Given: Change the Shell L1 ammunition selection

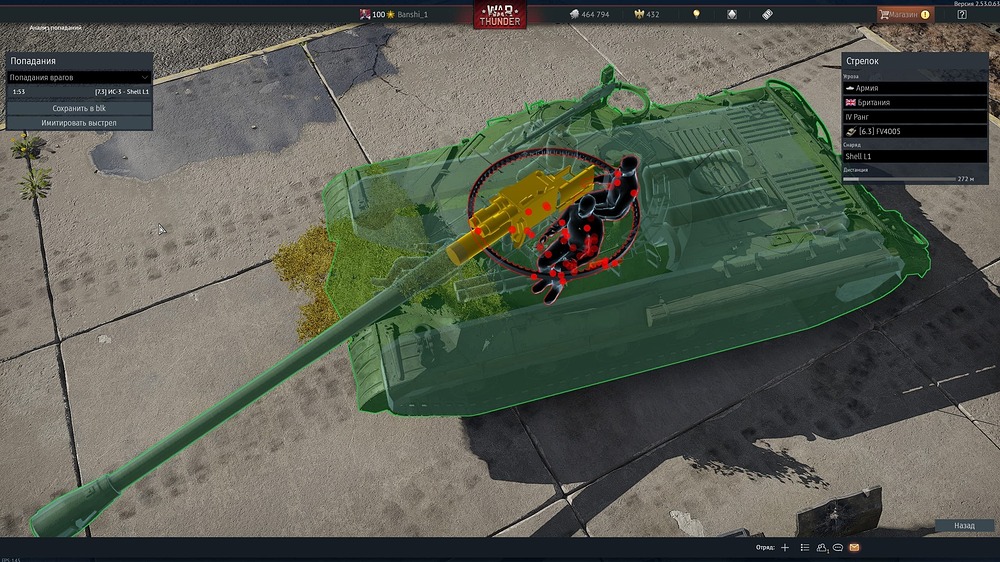Looking at the screenshot, I should 915,157.
